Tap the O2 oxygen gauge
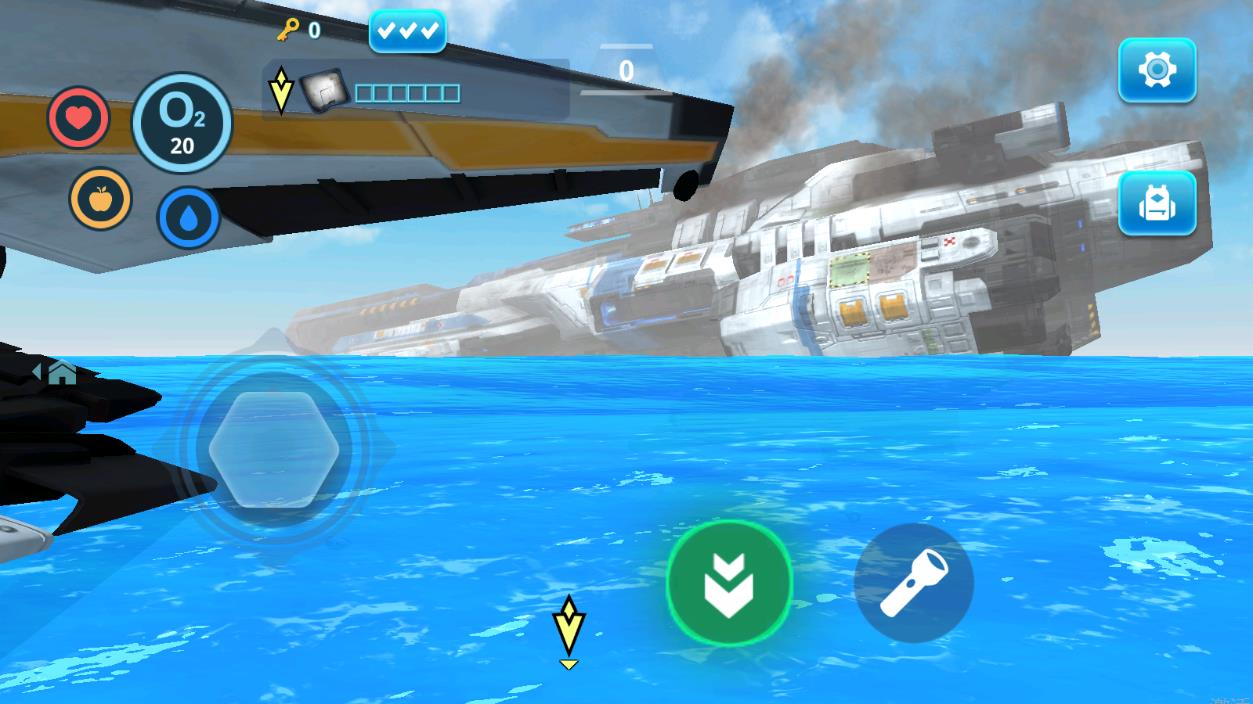The height and width of the screenshot is (704, 1253). coord(182,123)
